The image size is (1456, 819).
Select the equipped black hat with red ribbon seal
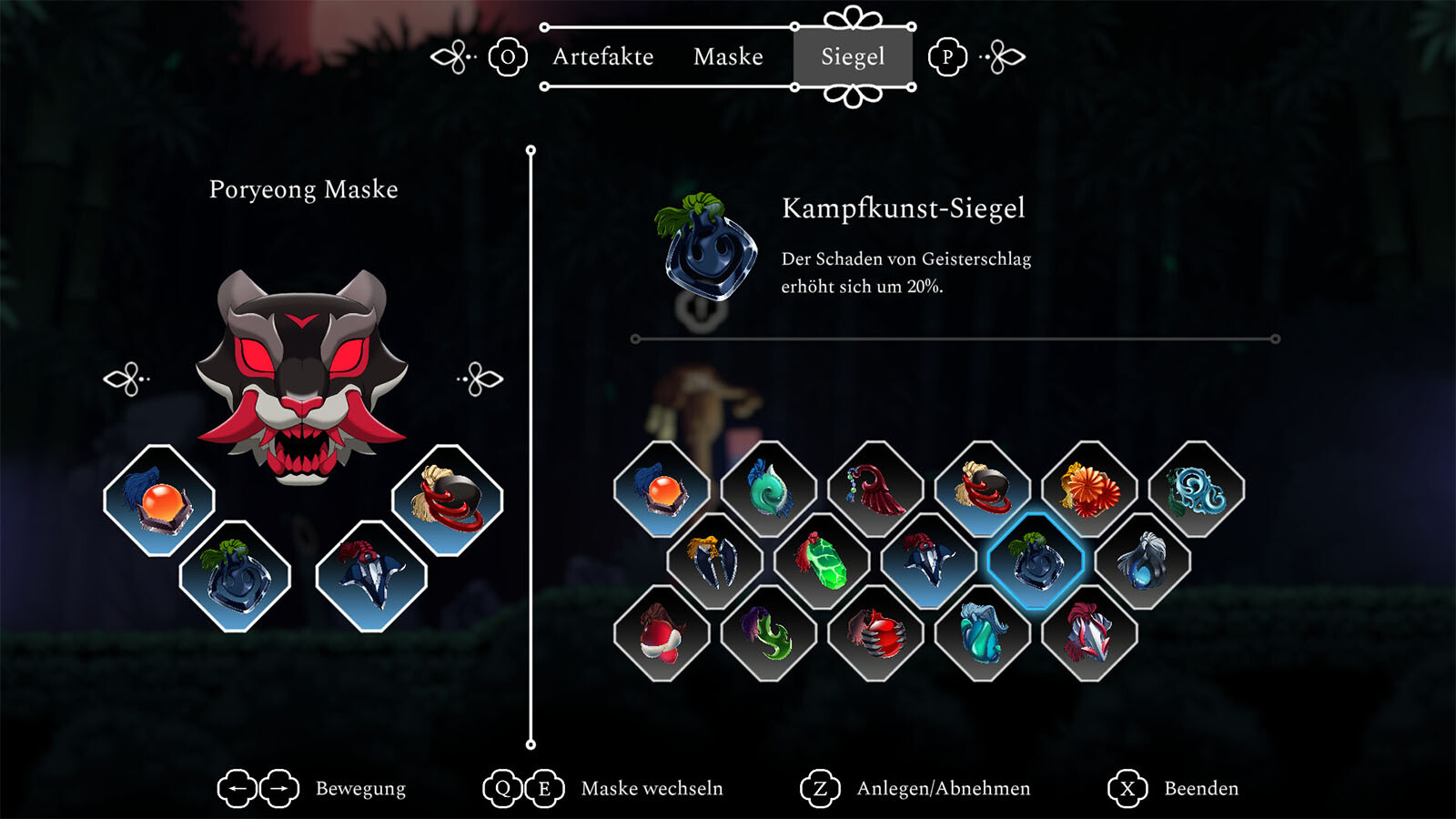[x=447, y=500]
